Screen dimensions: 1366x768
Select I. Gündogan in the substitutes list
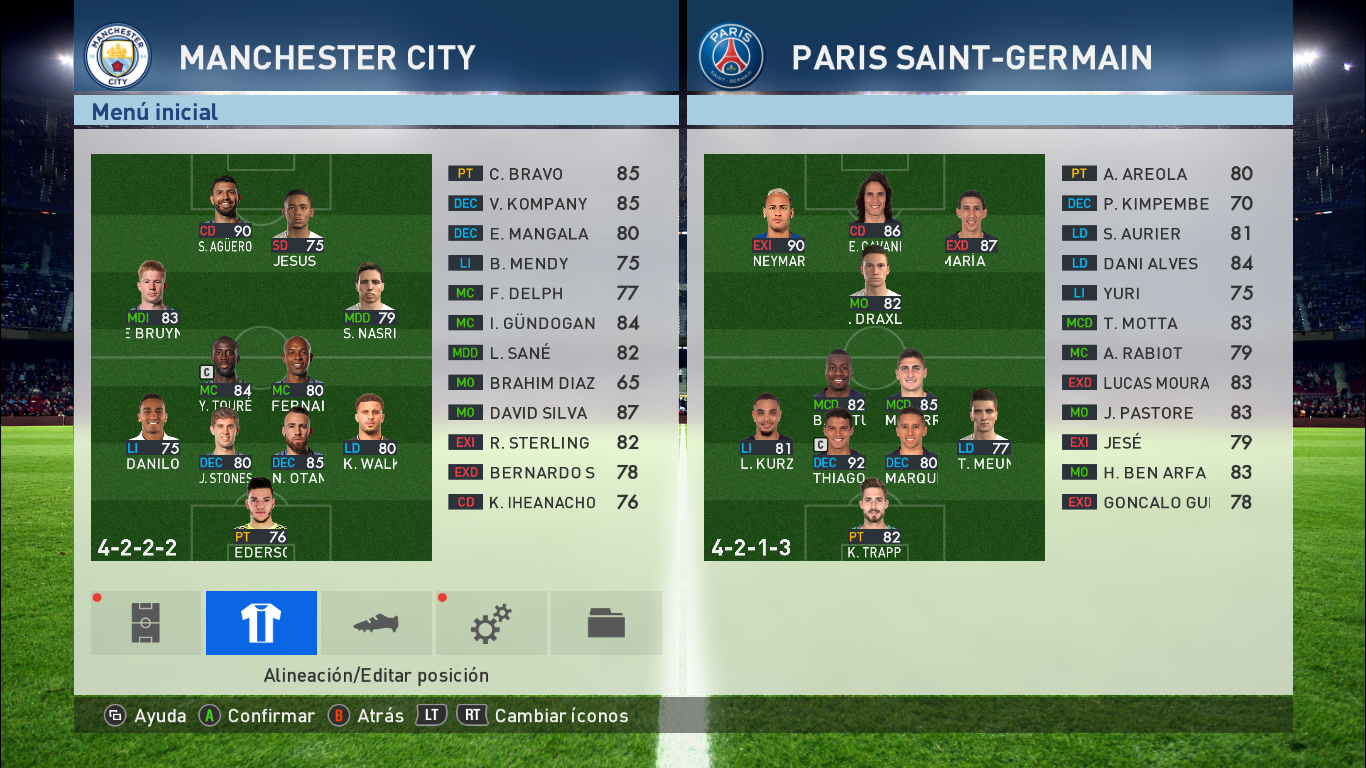coord(543,323)
